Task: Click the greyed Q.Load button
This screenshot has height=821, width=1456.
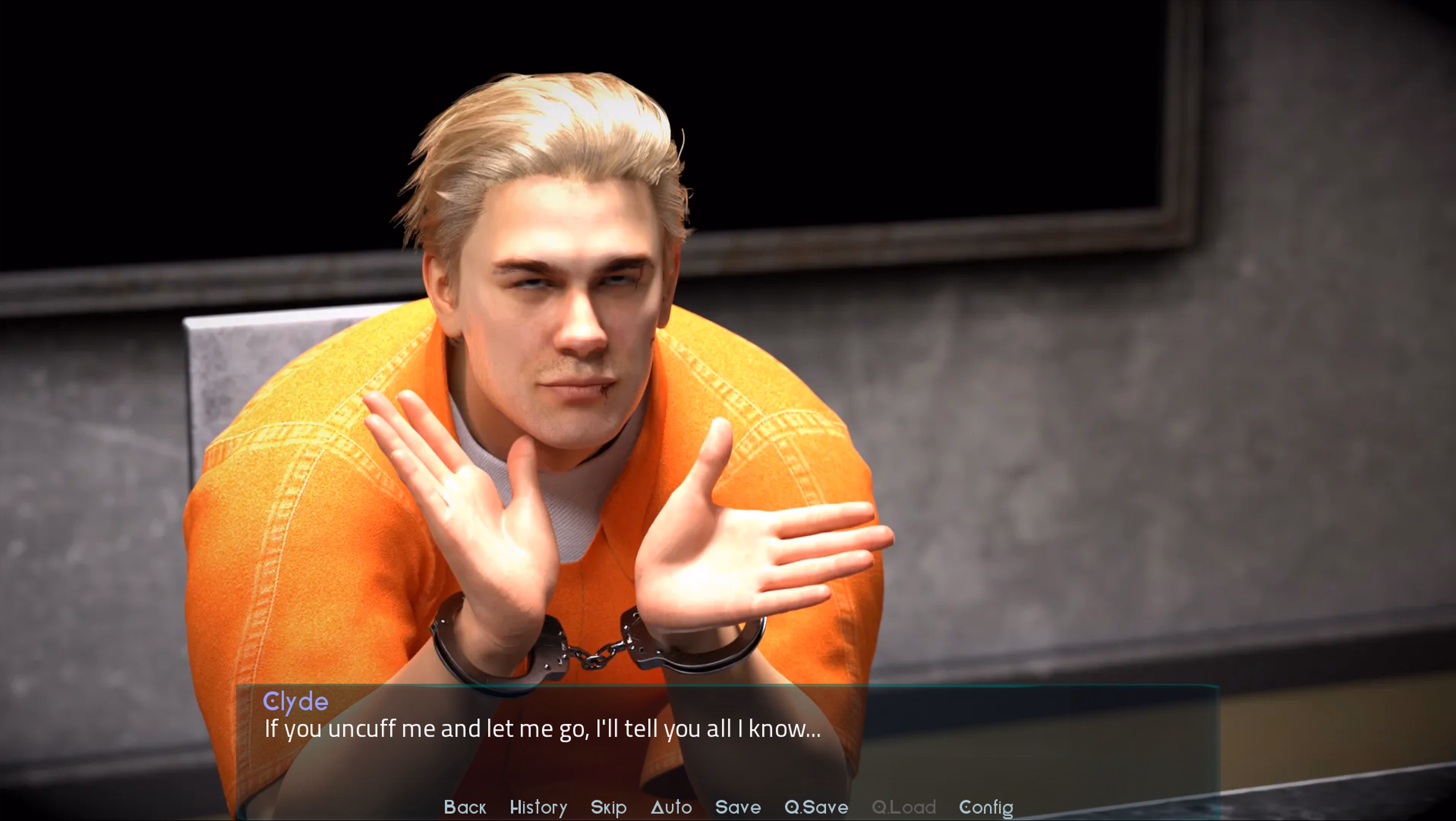Action: (x=903, y=807)
